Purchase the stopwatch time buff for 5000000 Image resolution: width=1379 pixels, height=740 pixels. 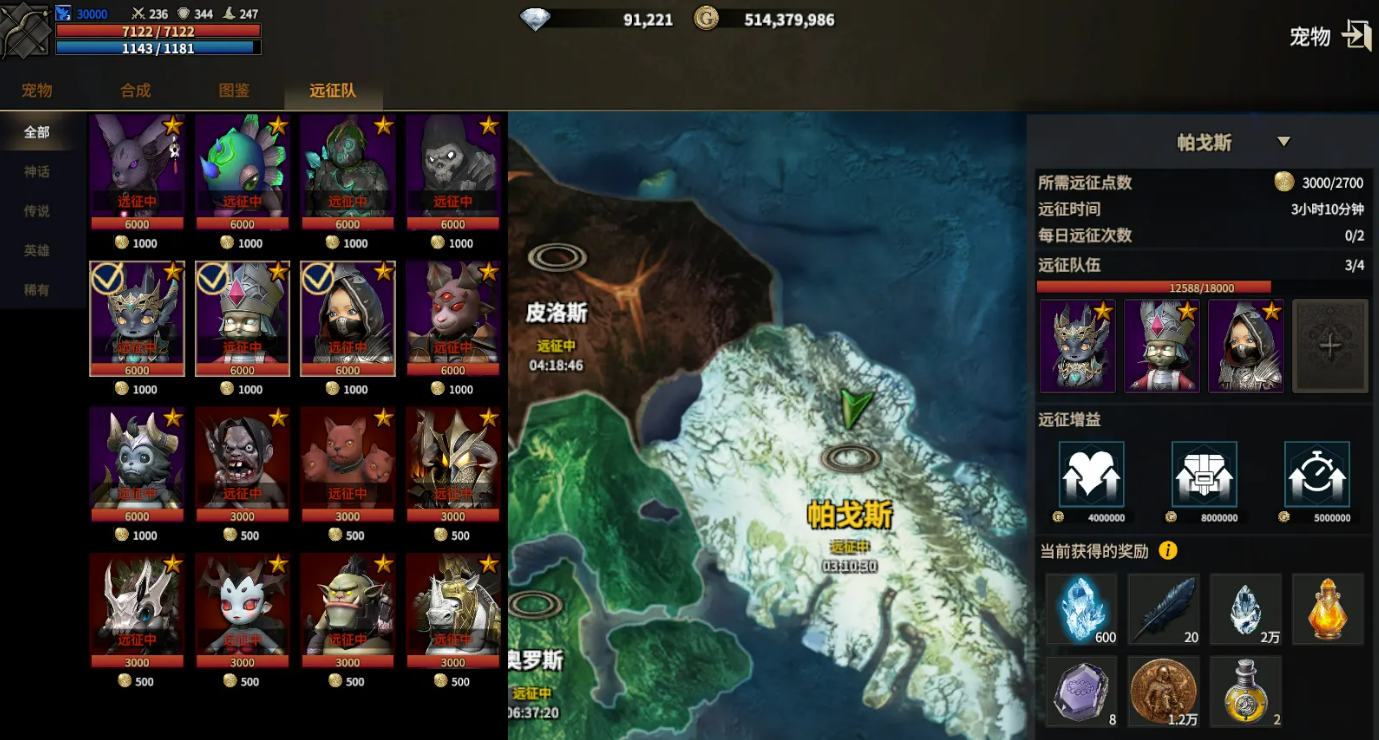(x=1317, y=474)
